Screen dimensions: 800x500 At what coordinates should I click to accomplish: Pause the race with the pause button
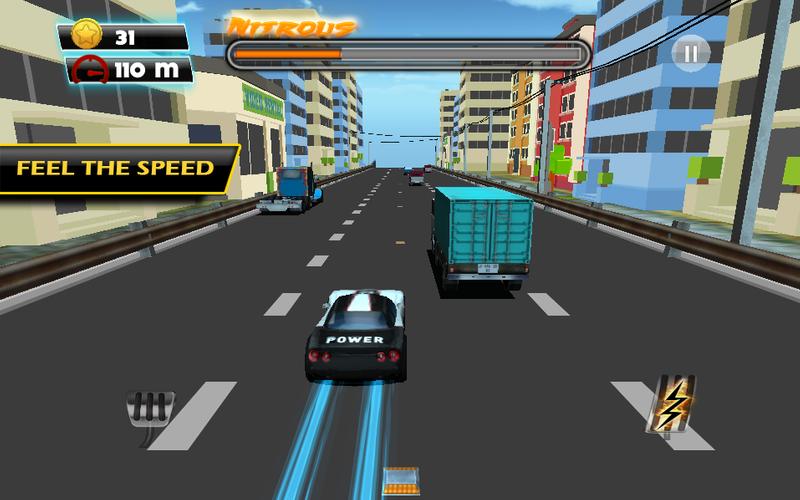[689, 53]
